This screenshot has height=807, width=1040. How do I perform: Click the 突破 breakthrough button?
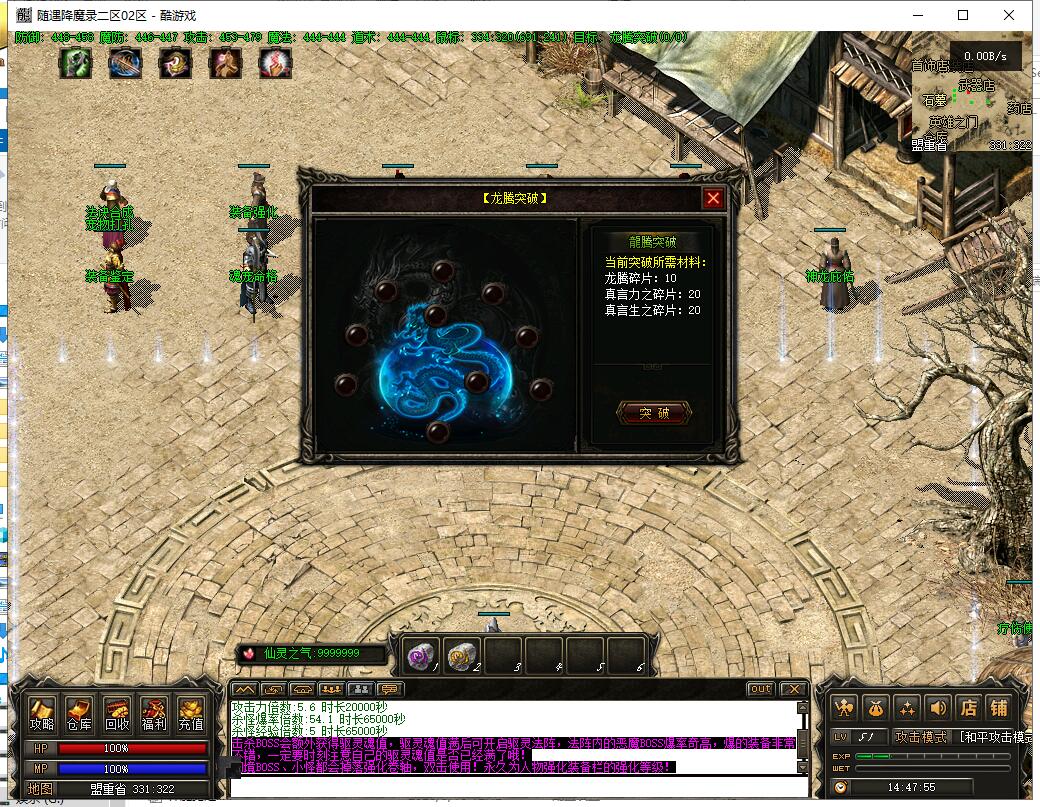tap(654, 413)
